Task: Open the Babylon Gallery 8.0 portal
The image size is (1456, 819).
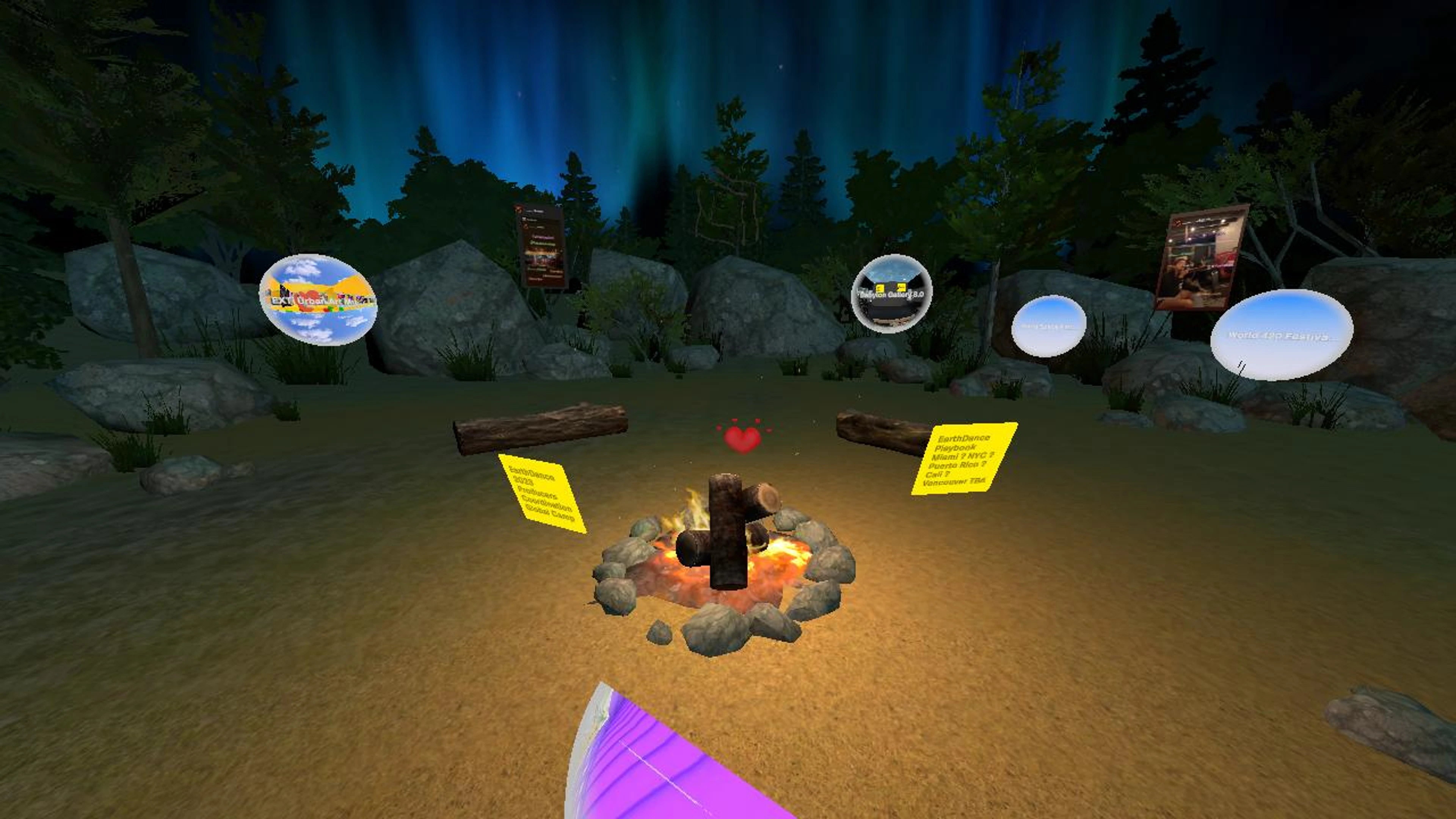Action: pos(891,293)
